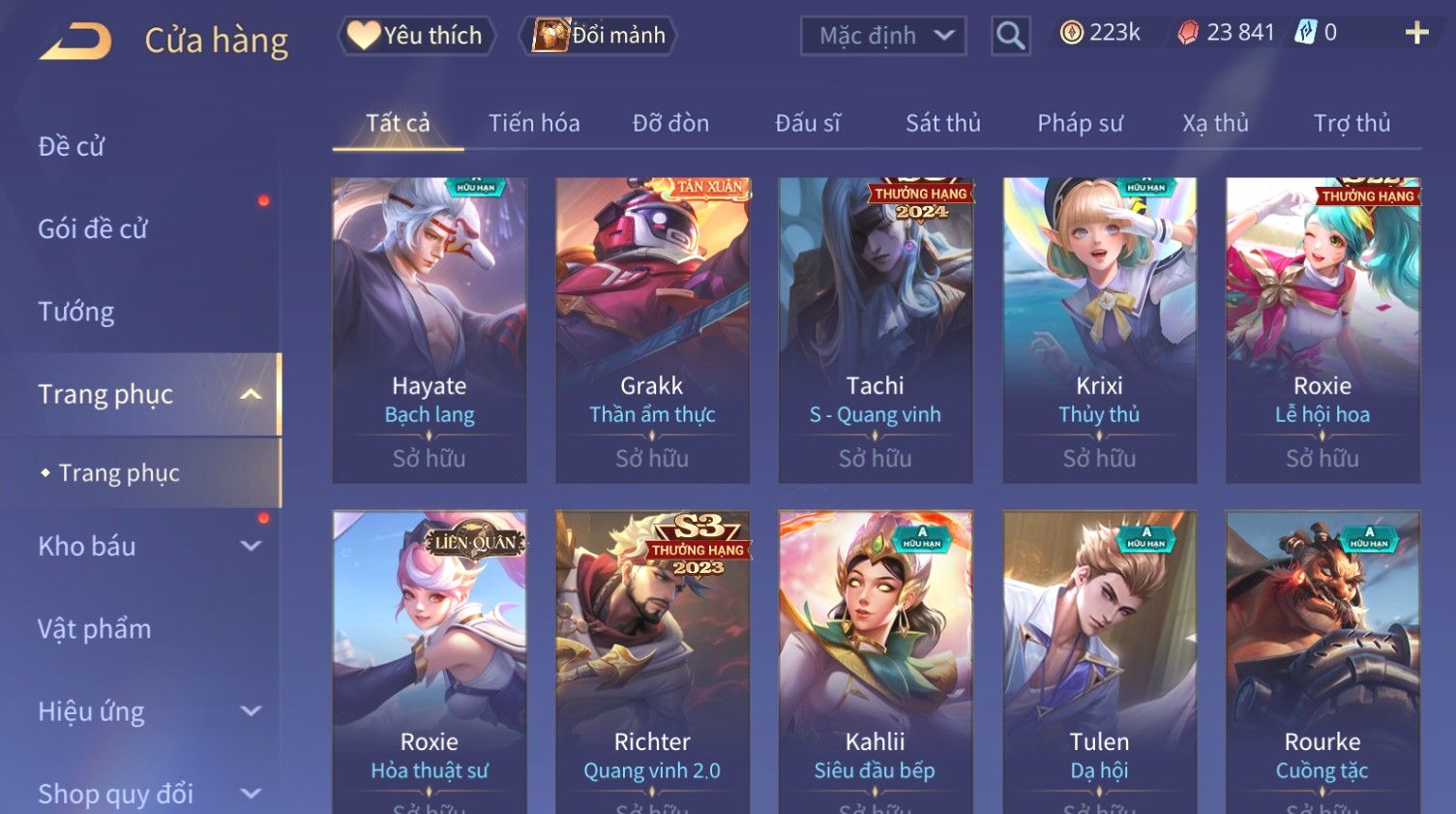
Task: Choose the Trợ thủ tab
Action: (x=1352, y=123)
